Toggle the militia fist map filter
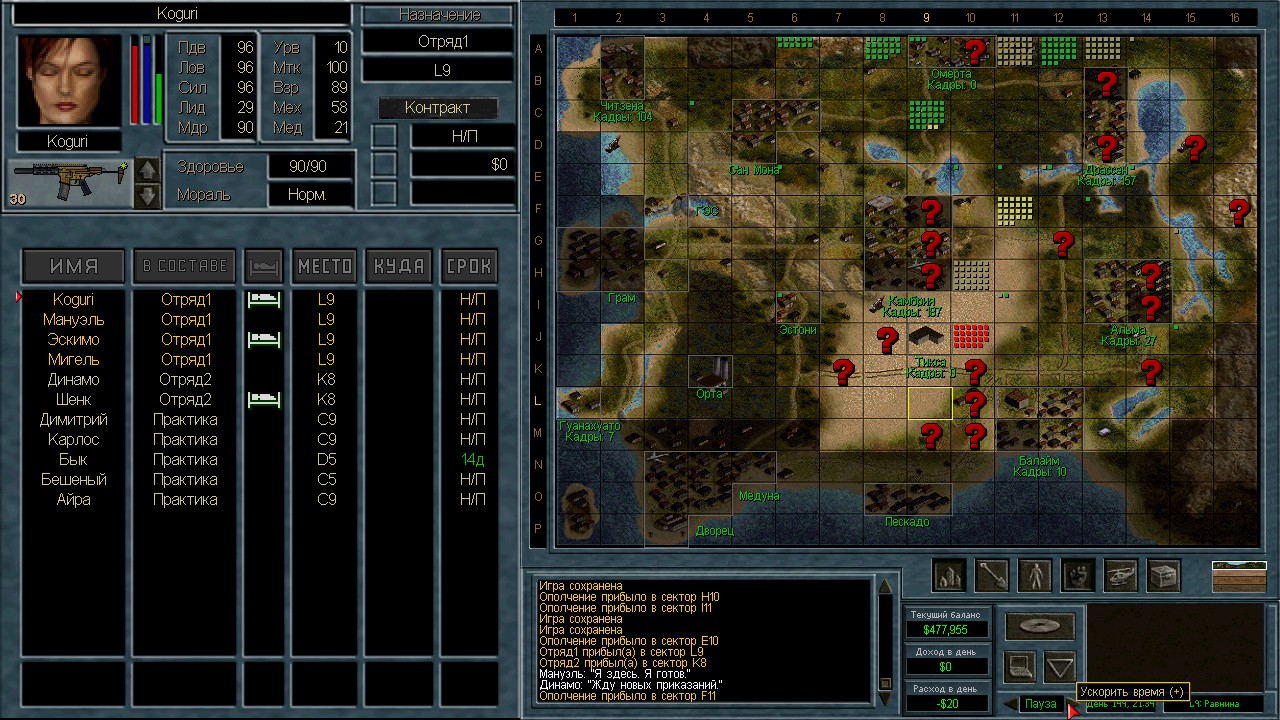The image size is (1280, 720). [x=1077, y=575]
